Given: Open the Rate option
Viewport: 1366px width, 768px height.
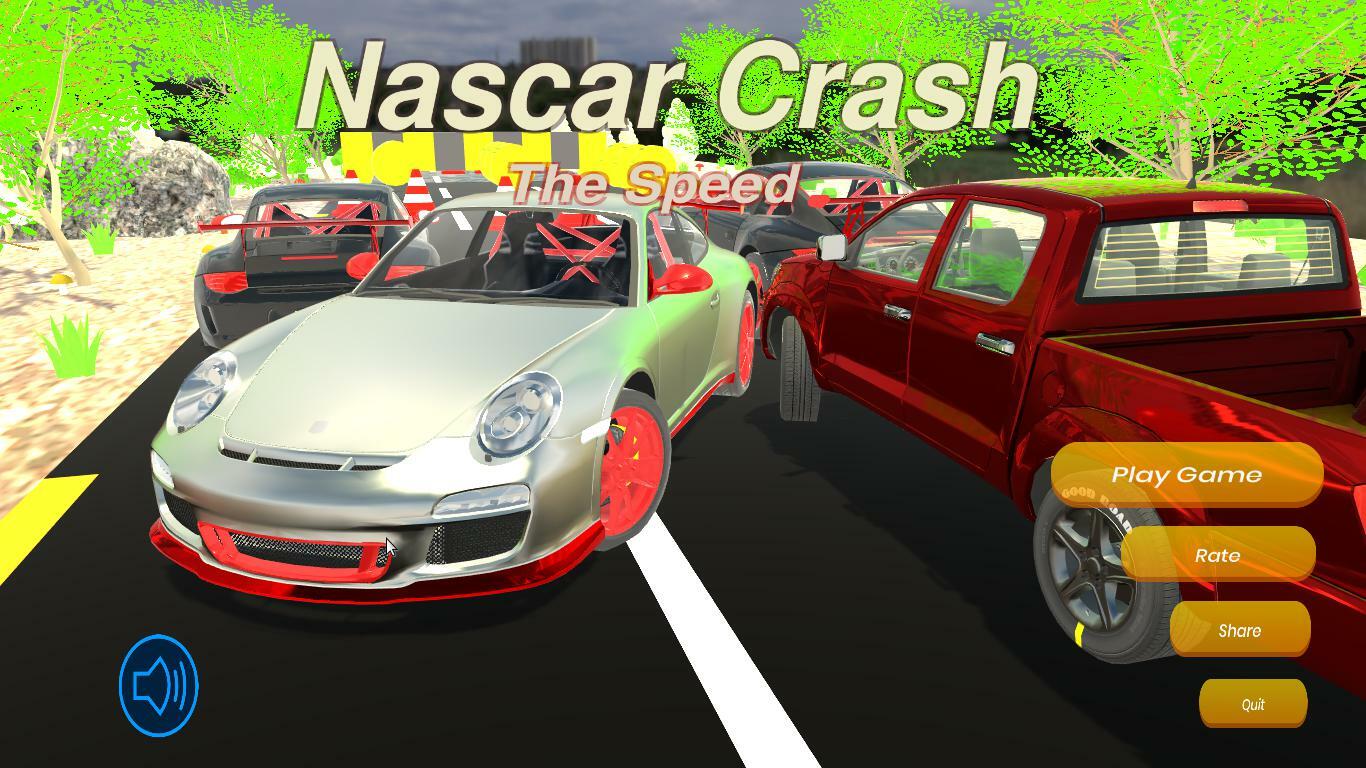Looking at the screenshot, I should [x=1217, y=555].
